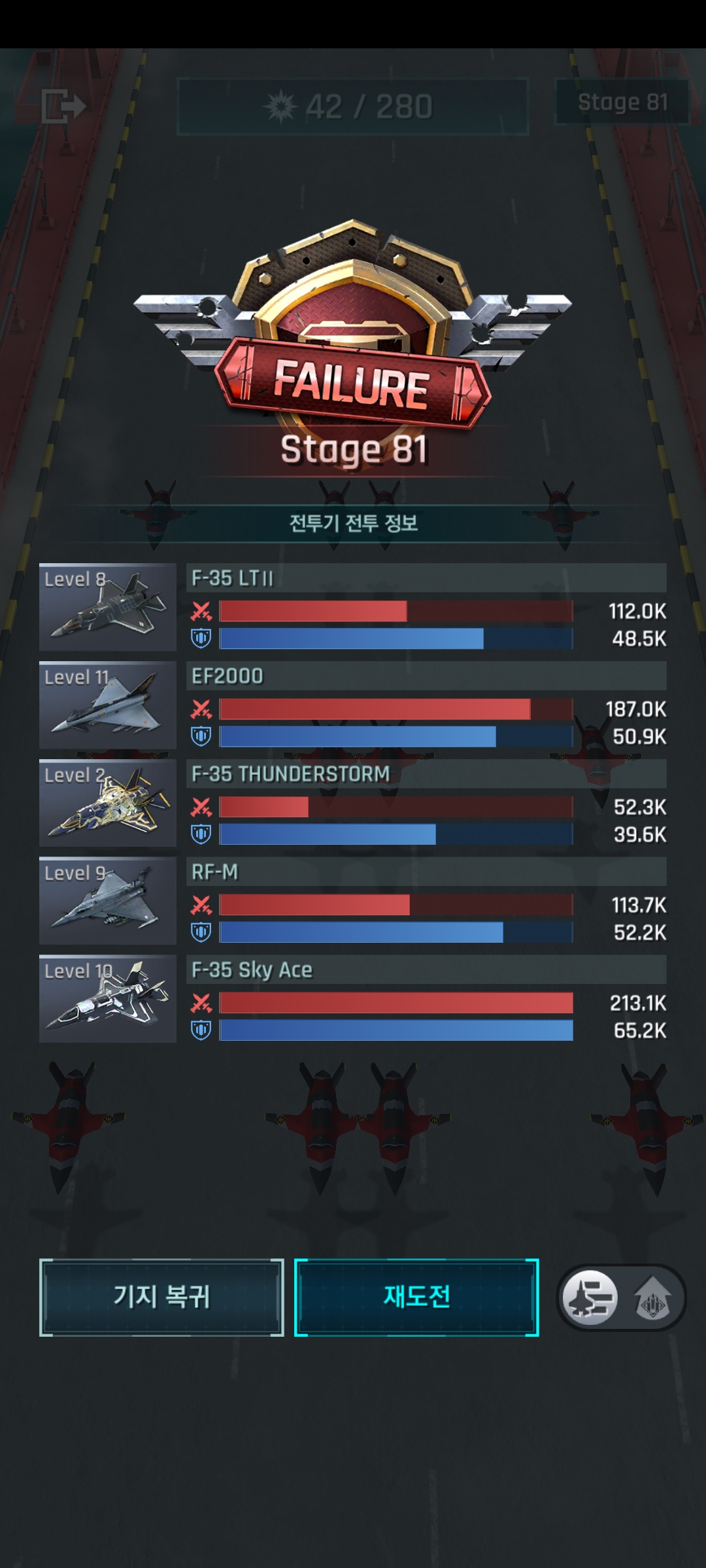Select the F-35 LT II fighter thumbnail
Viewport: 706px width, 1568px height.
[108, 607]
